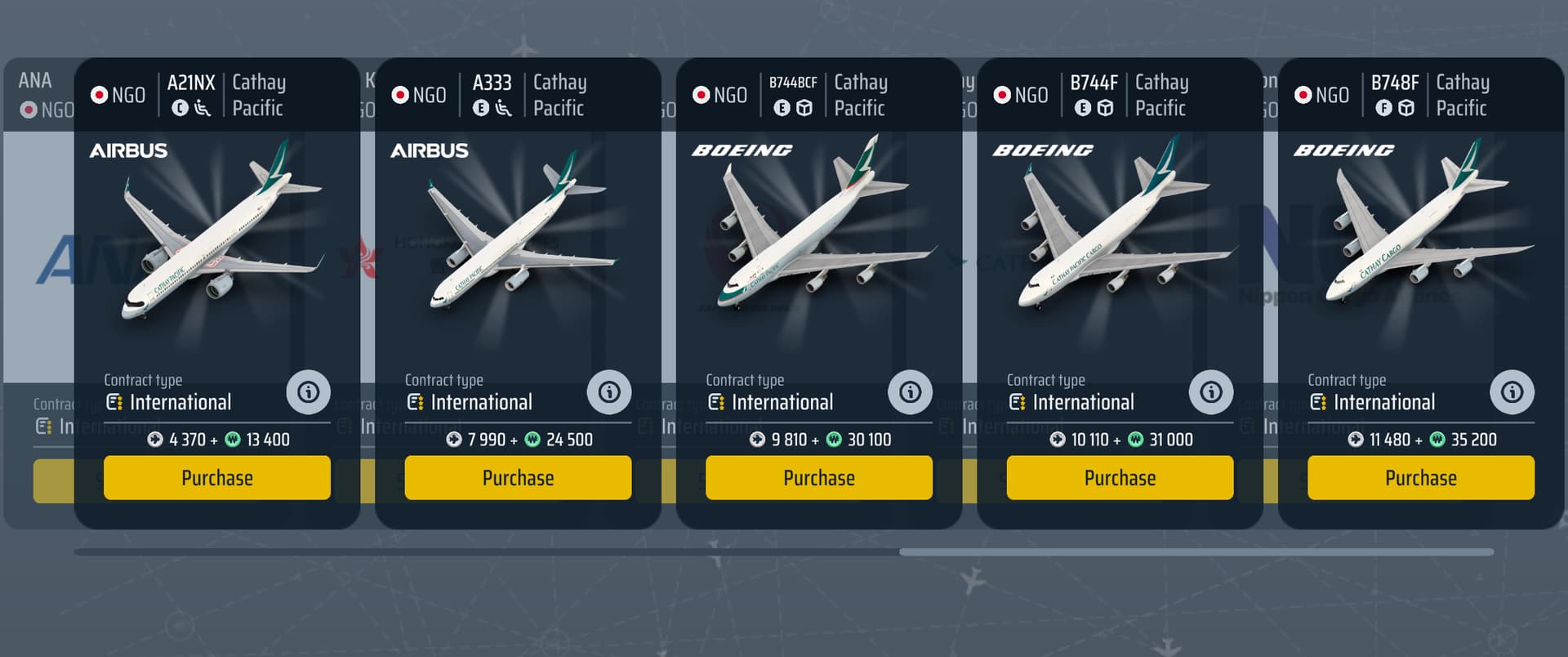The height and width of the screenshot is (657, 1568).
Task: View info on the B744BCF contract
Action: 910,392
